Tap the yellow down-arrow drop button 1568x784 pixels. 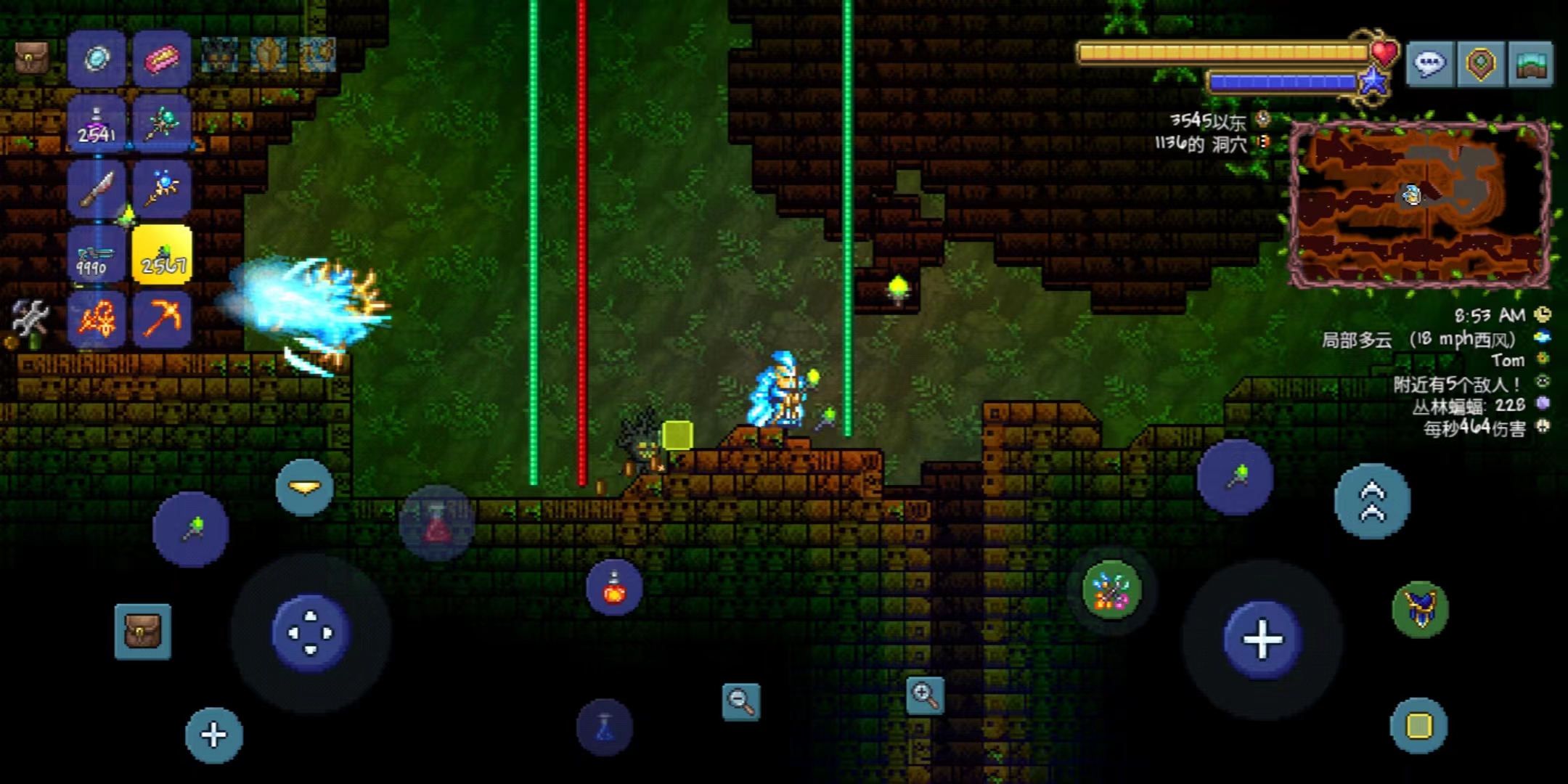(x=304, y=487)
